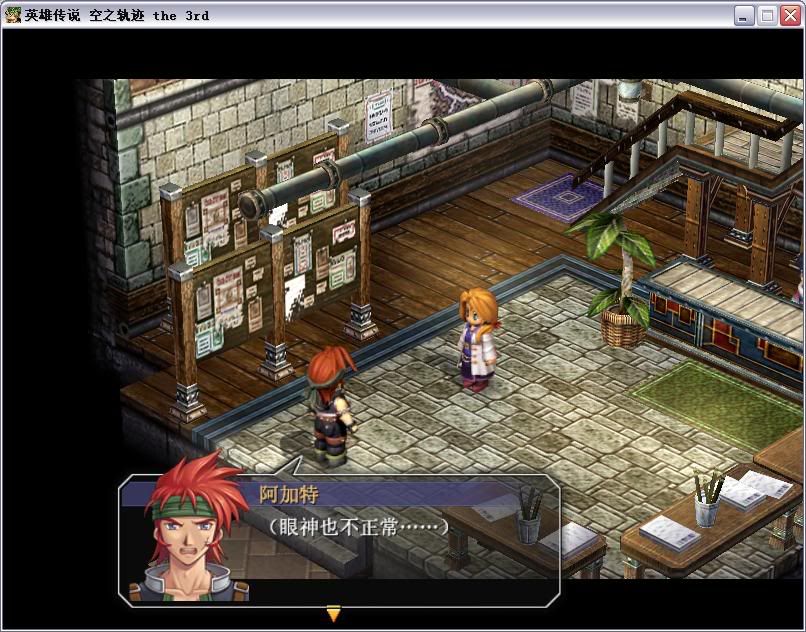Minimize the game window
This screenshot has width=806, height=632.
click(x=744, y=15)
